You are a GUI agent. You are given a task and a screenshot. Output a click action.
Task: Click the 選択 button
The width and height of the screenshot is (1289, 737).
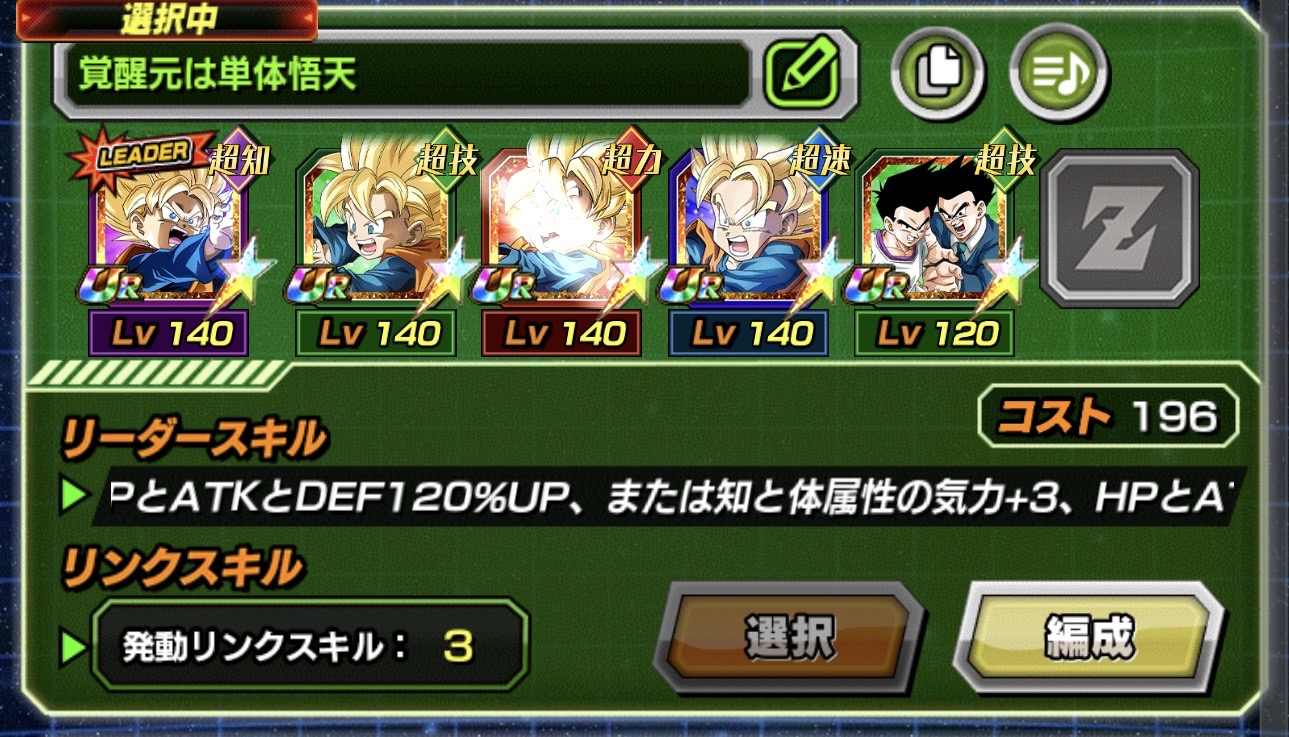[x=789, y=636]
